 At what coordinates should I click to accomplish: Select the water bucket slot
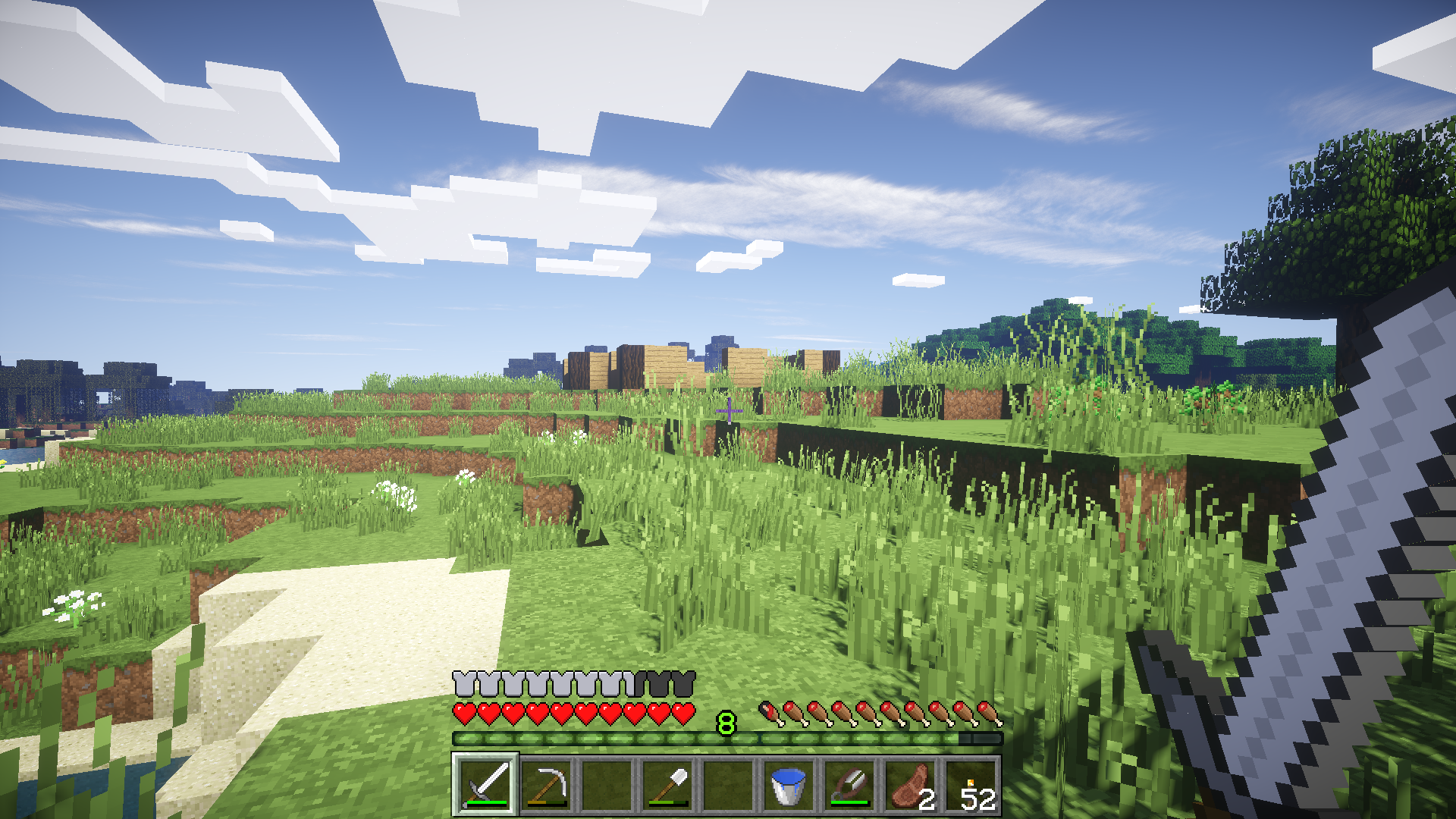tap(789, 785)
